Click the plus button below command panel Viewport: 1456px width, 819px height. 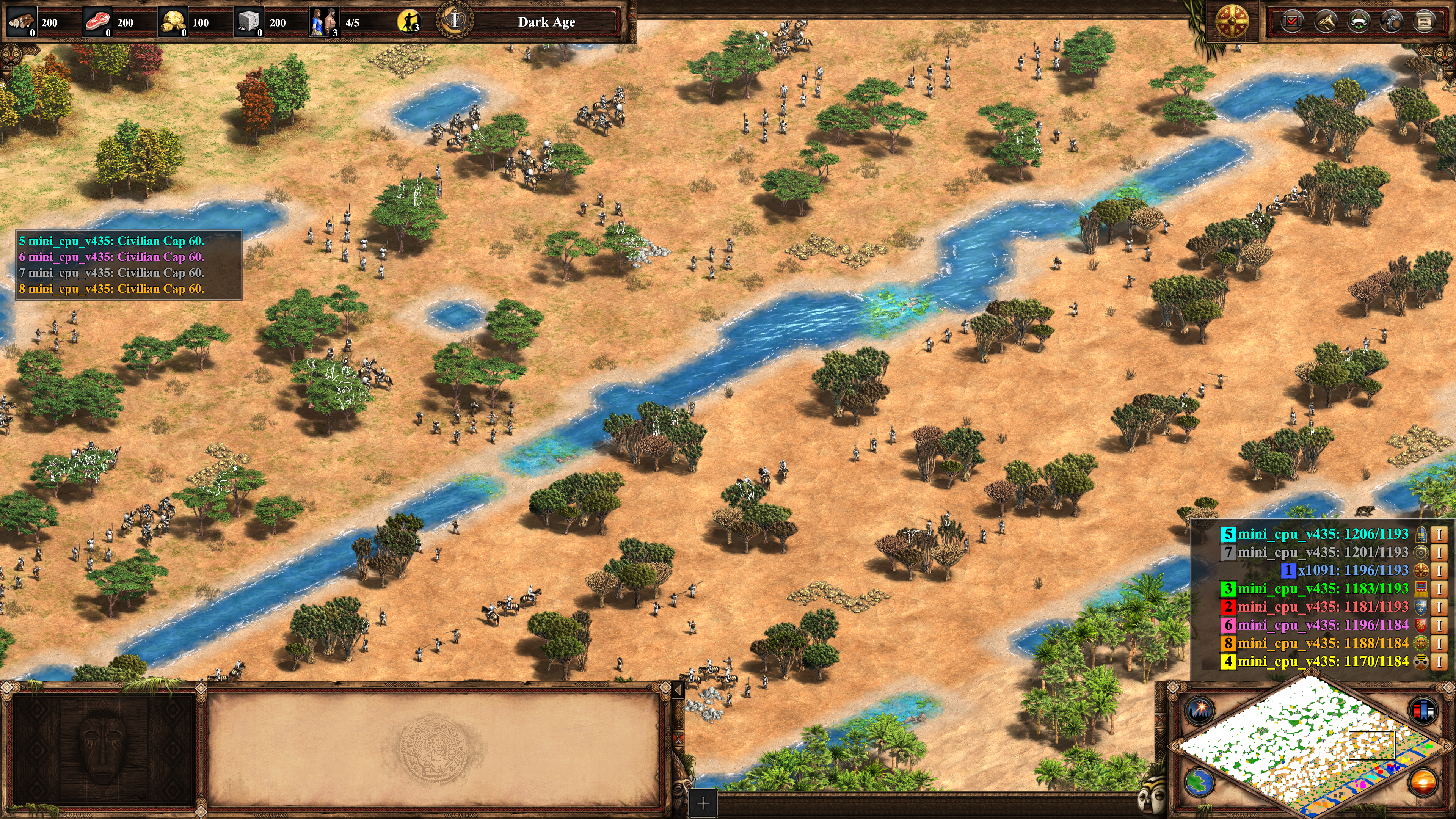point(703,803)
